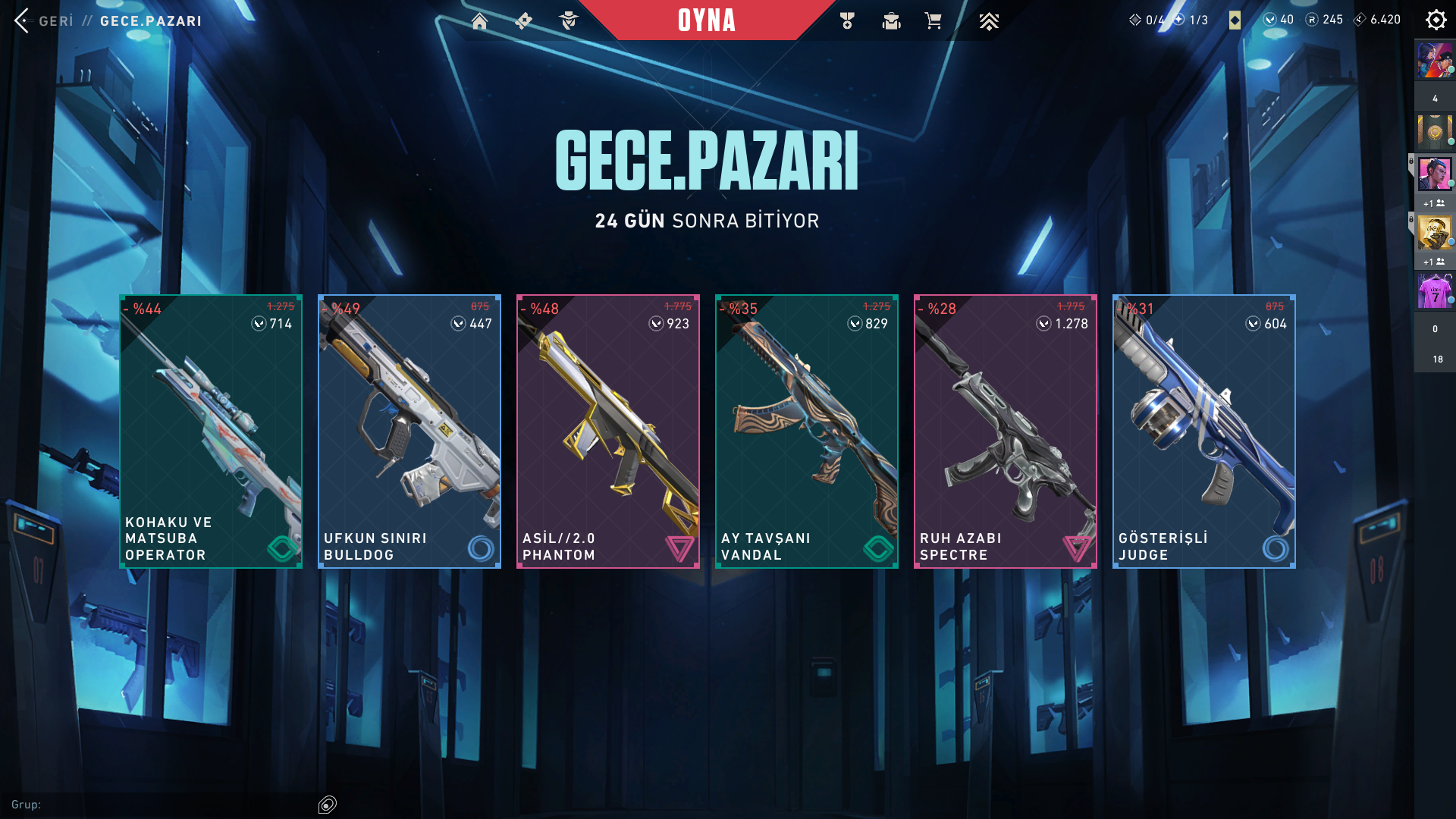Open your player avatar at top right

[x=1435, y=61]
